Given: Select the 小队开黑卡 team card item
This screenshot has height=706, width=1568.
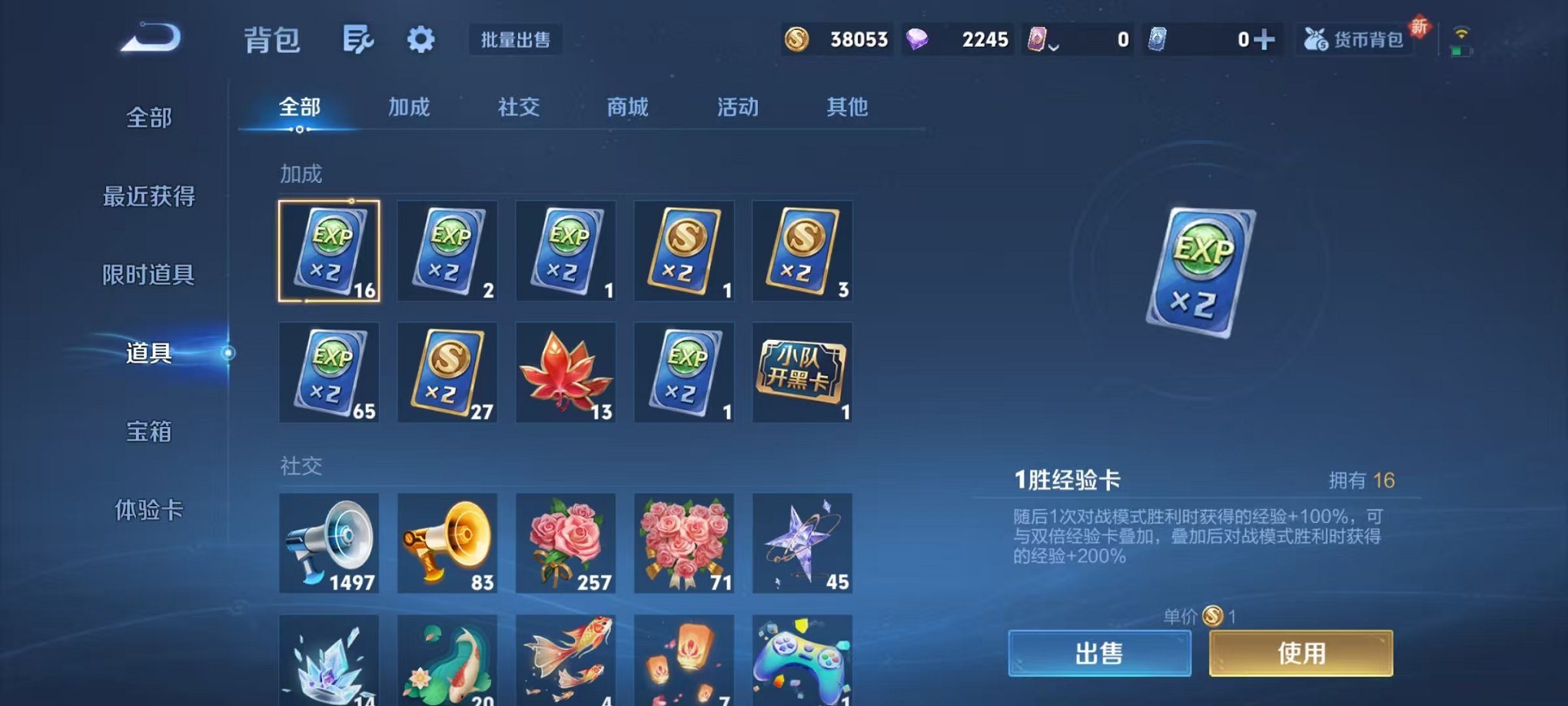Looking at the screenshot, I should click(x=802, y=372).
